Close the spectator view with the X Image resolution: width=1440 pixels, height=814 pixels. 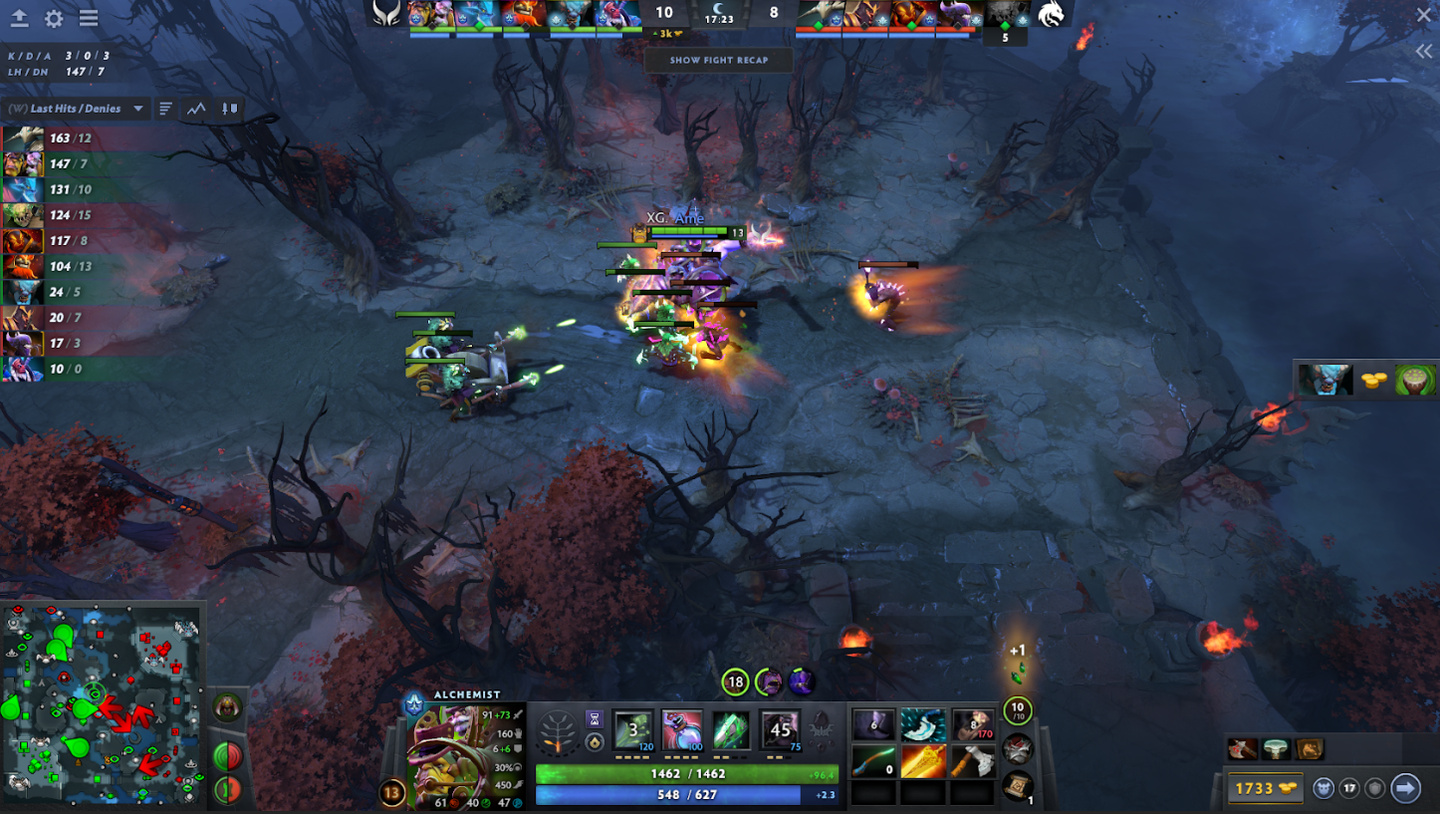coord(1424,15)
